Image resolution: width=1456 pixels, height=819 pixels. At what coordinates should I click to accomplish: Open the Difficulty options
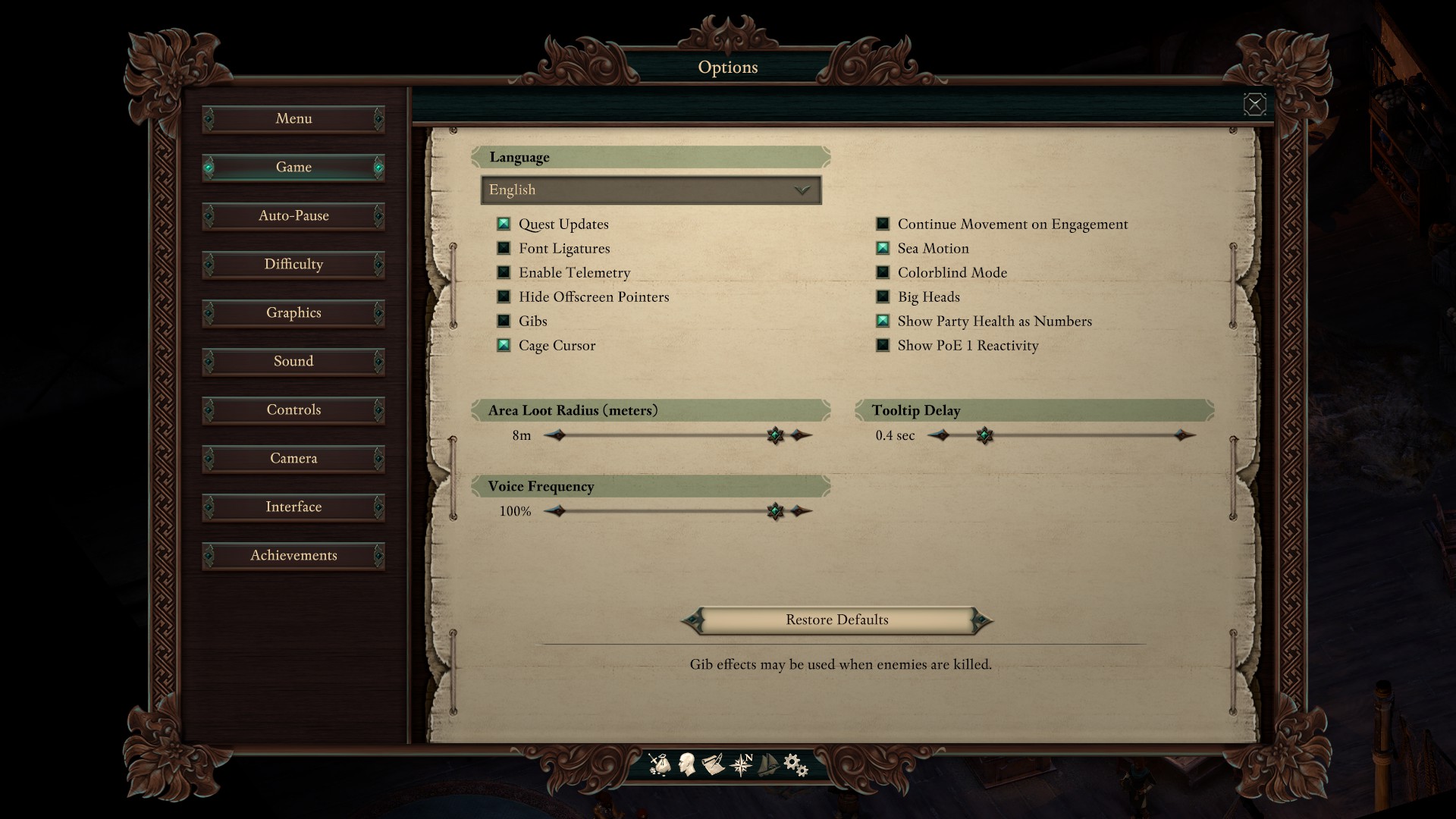pyautogui.click(x=293, y=265)
